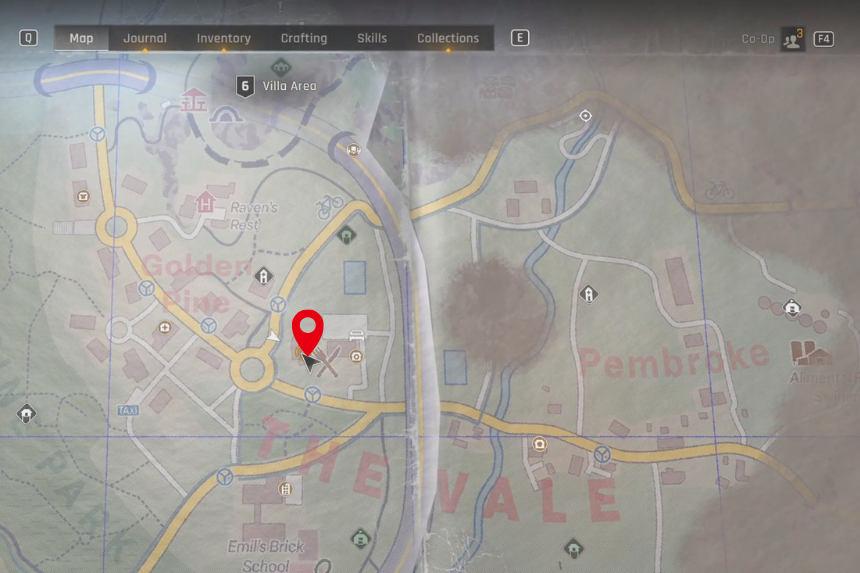Show the Crafting tab
The image size is (860, 573).
(x=303, y=39)
